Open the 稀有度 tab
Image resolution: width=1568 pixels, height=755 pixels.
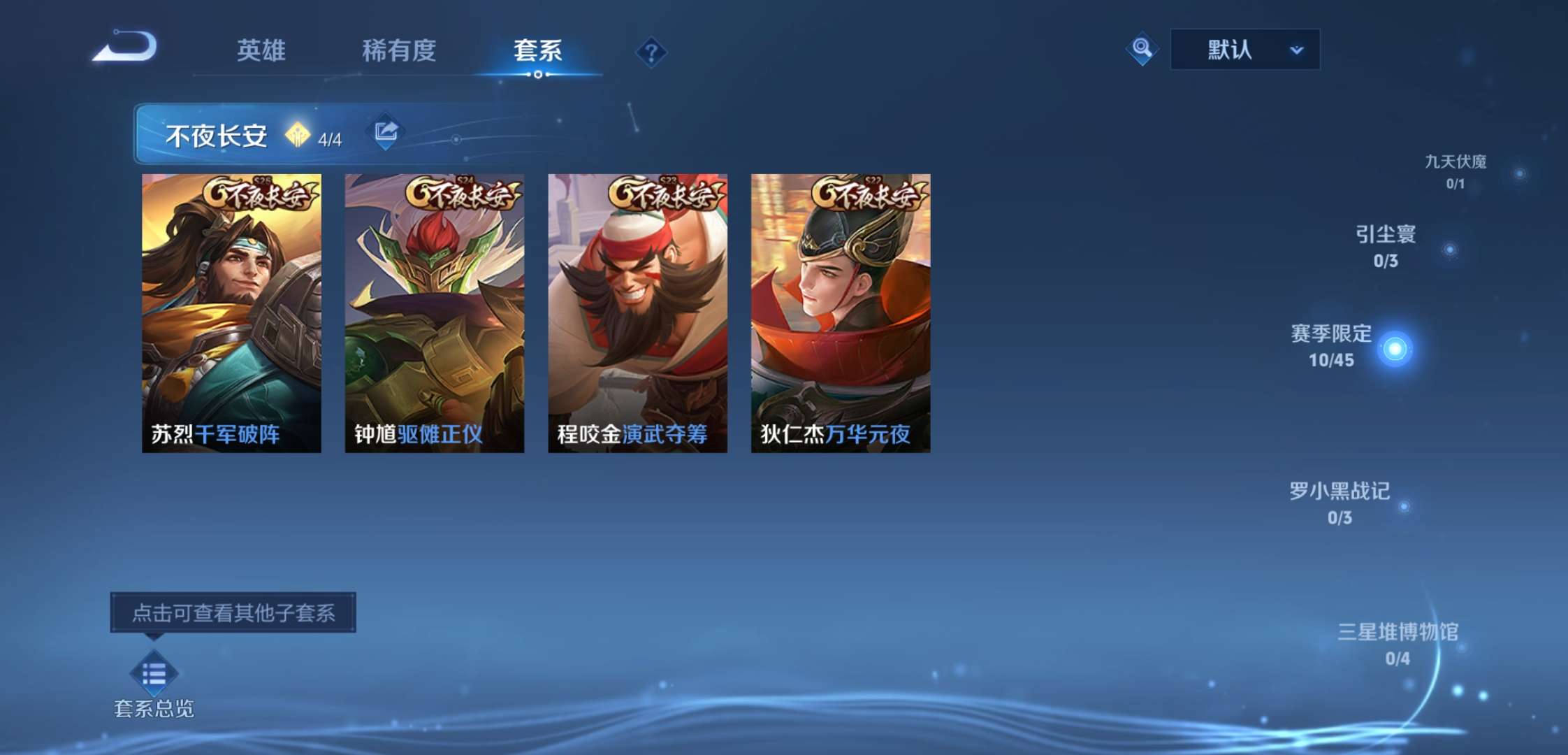[401, 51]
